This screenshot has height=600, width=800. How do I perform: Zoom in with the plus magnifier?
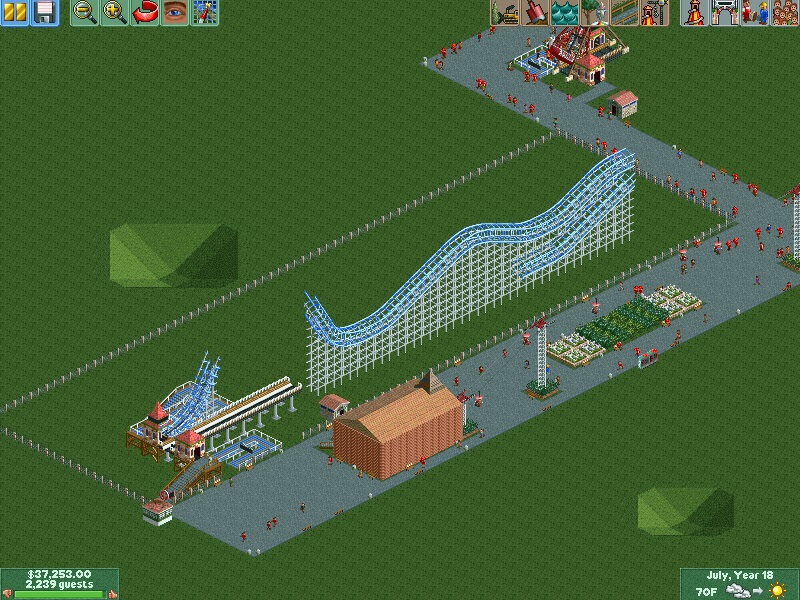point(115,13)
